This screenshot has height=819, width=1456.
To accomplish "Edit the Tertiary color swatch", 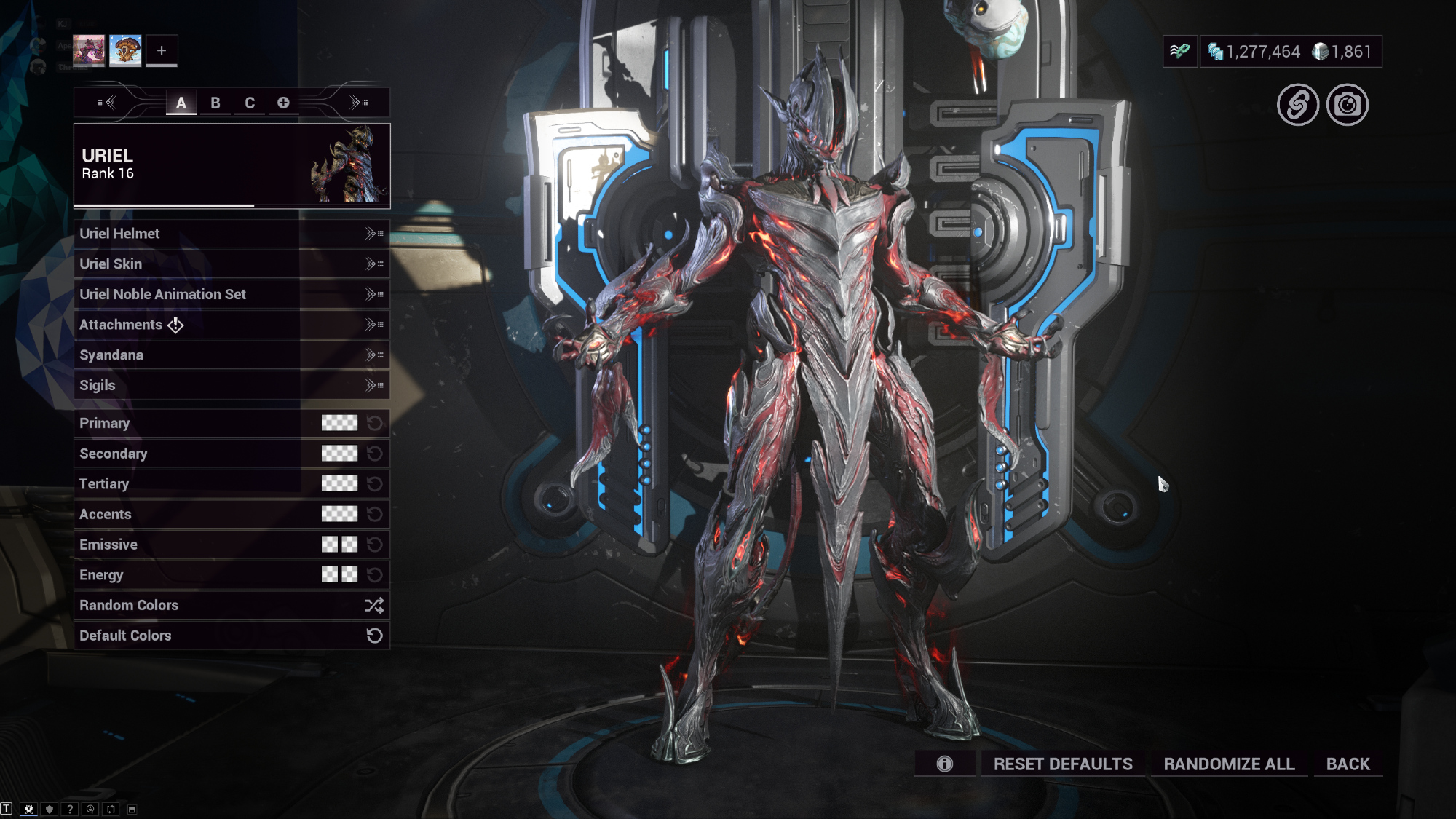I will (339, 484).
